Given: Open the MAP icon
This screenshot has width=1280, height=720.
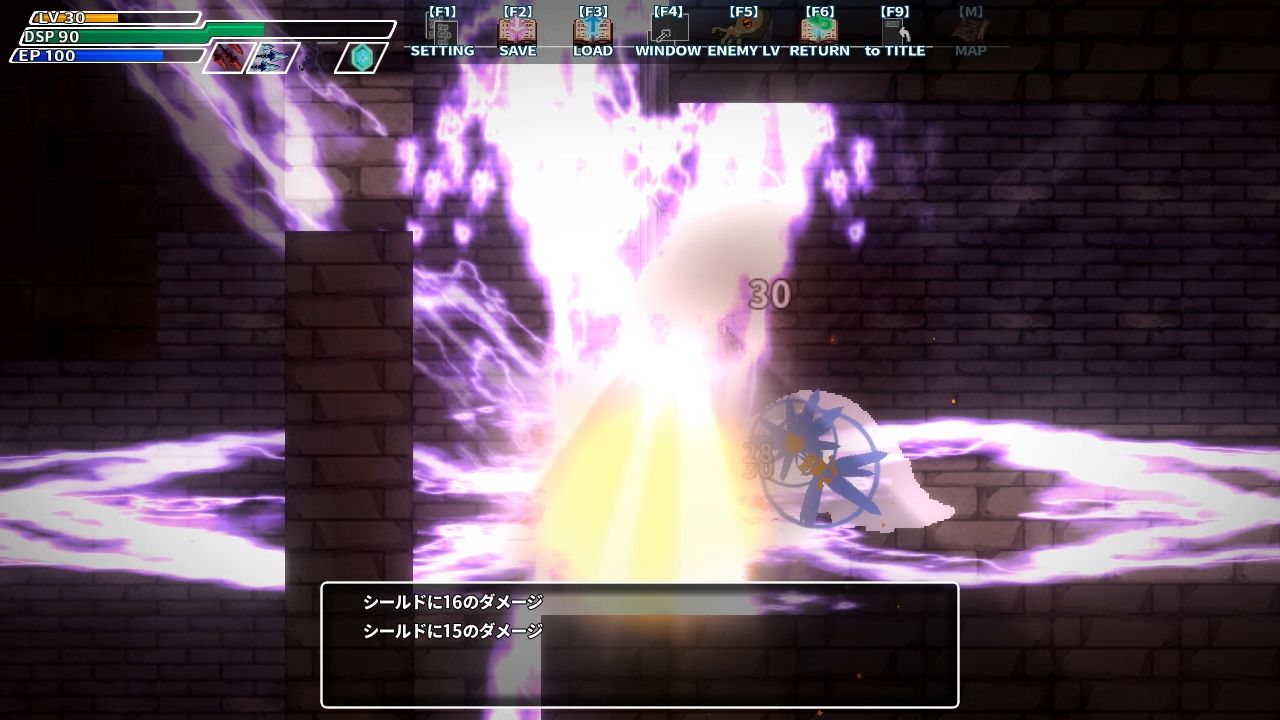Looking at the screenshot, I should pyautogui.click(x=971, y=31).
